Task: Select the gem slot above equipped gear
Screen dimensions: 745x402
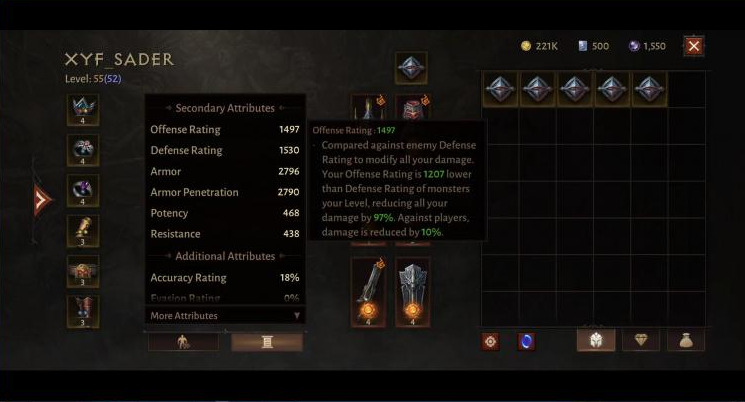Action: tap(411, 68)
